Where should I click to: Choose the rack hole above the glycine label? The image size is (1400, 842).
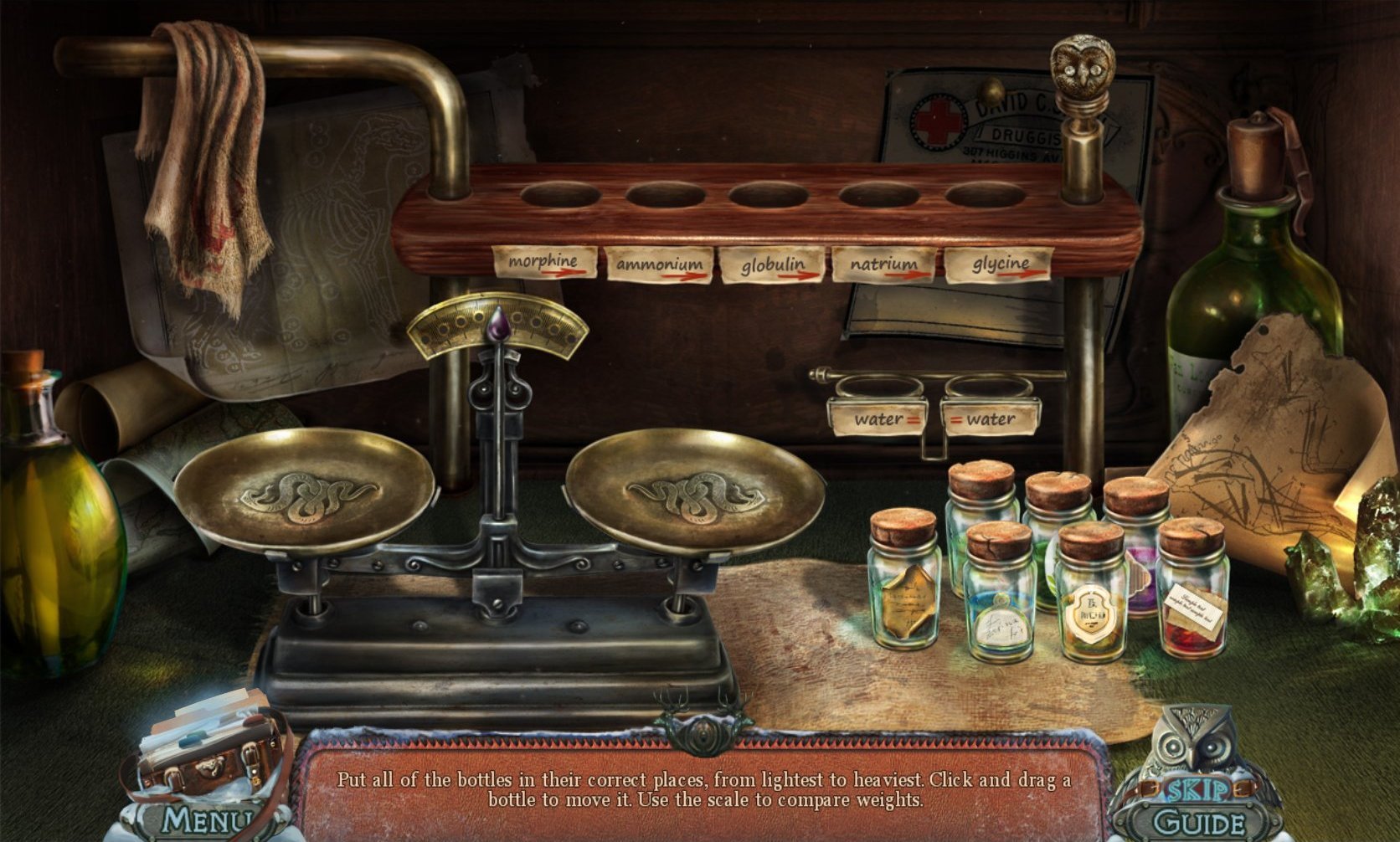(x=986, y=196)
